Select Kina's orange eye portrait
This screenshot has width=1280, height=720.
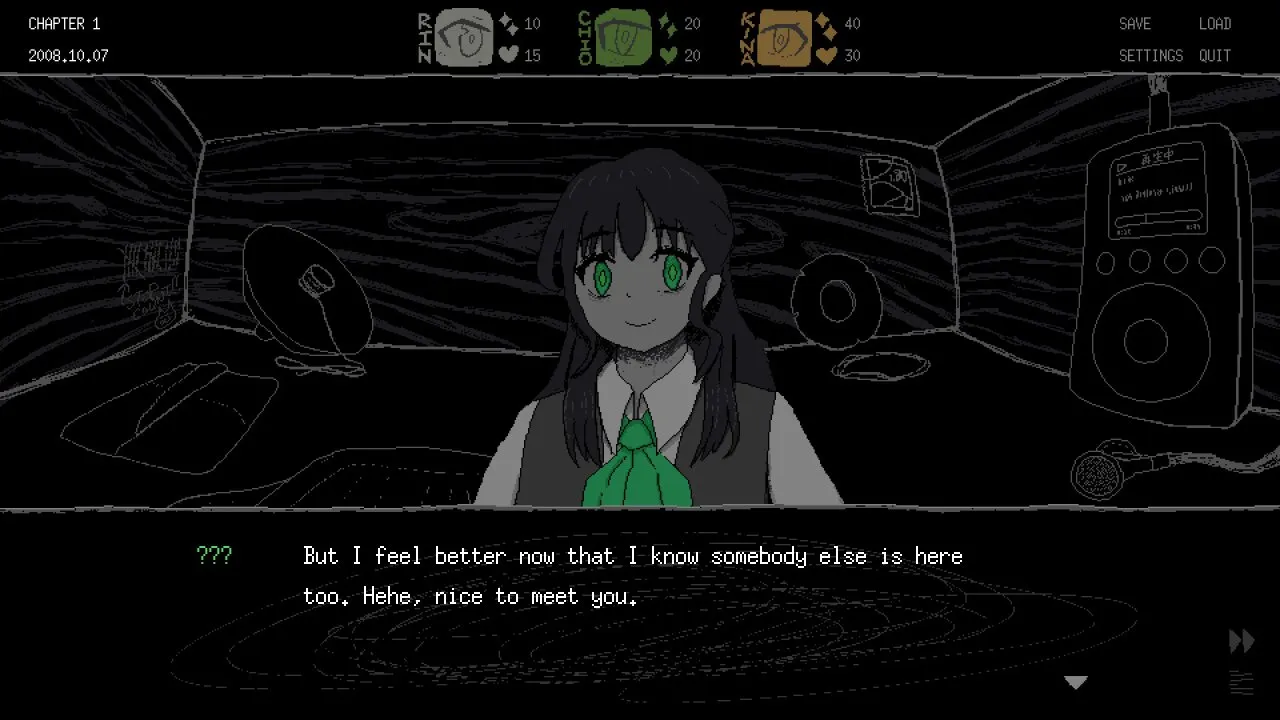pos(784,39)
